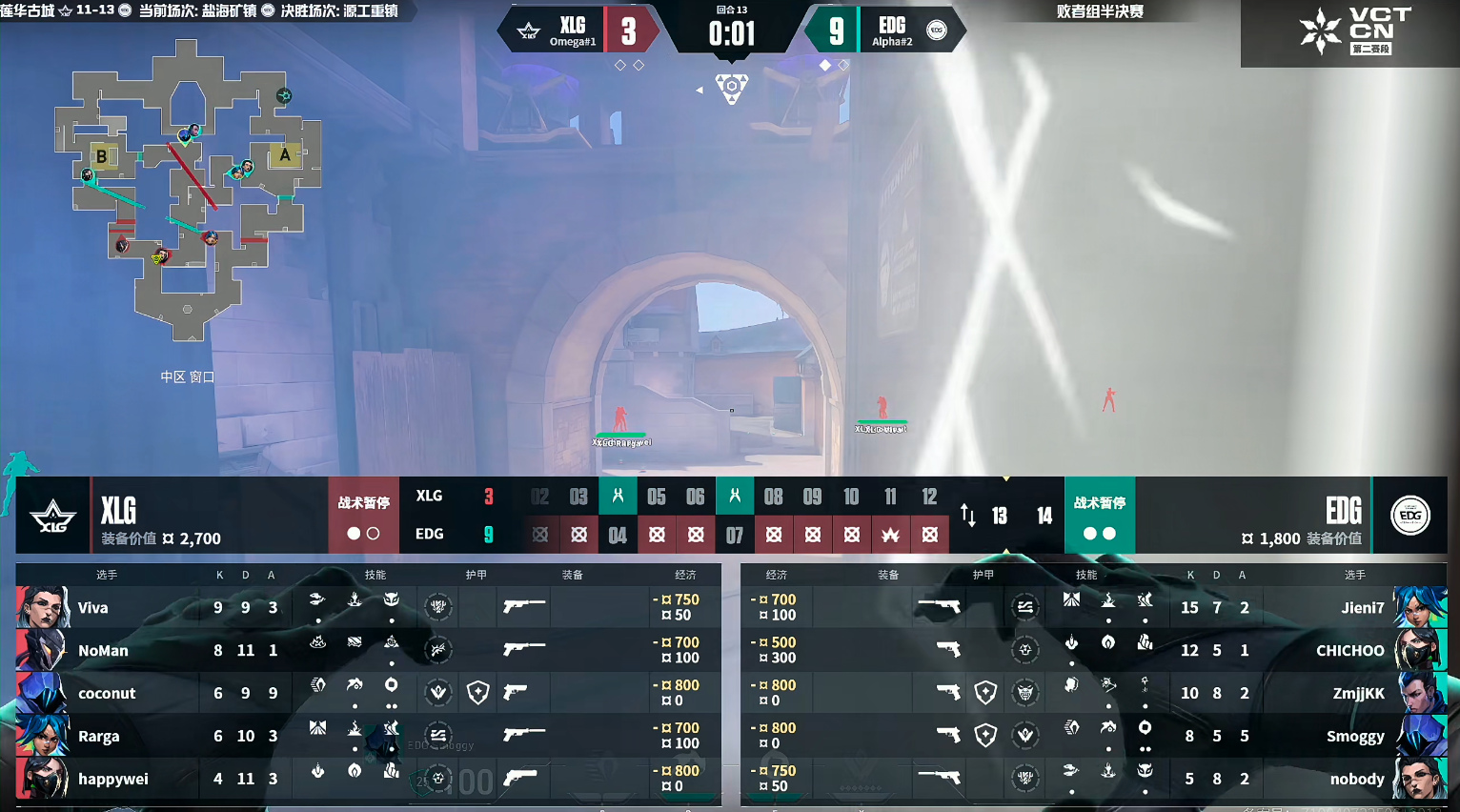The width and height of the screenshot is (1460, 812).
Task: Pick Smoggy's player row
Action: point(1093,736)
